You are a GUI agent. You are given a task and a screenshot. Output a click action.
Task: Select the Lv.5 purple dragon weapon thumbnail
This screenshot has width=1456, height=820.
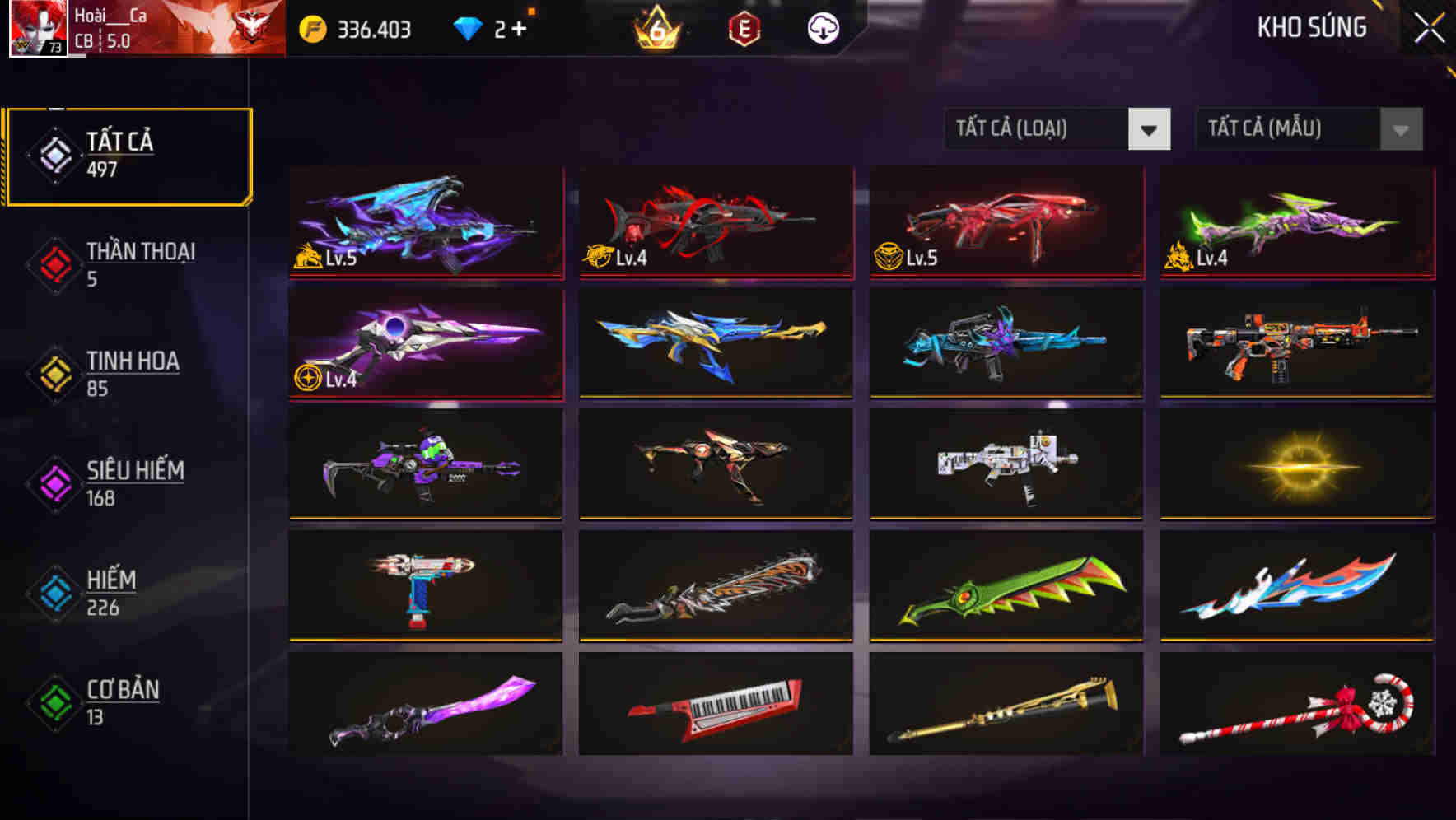[x=424, y=221]
